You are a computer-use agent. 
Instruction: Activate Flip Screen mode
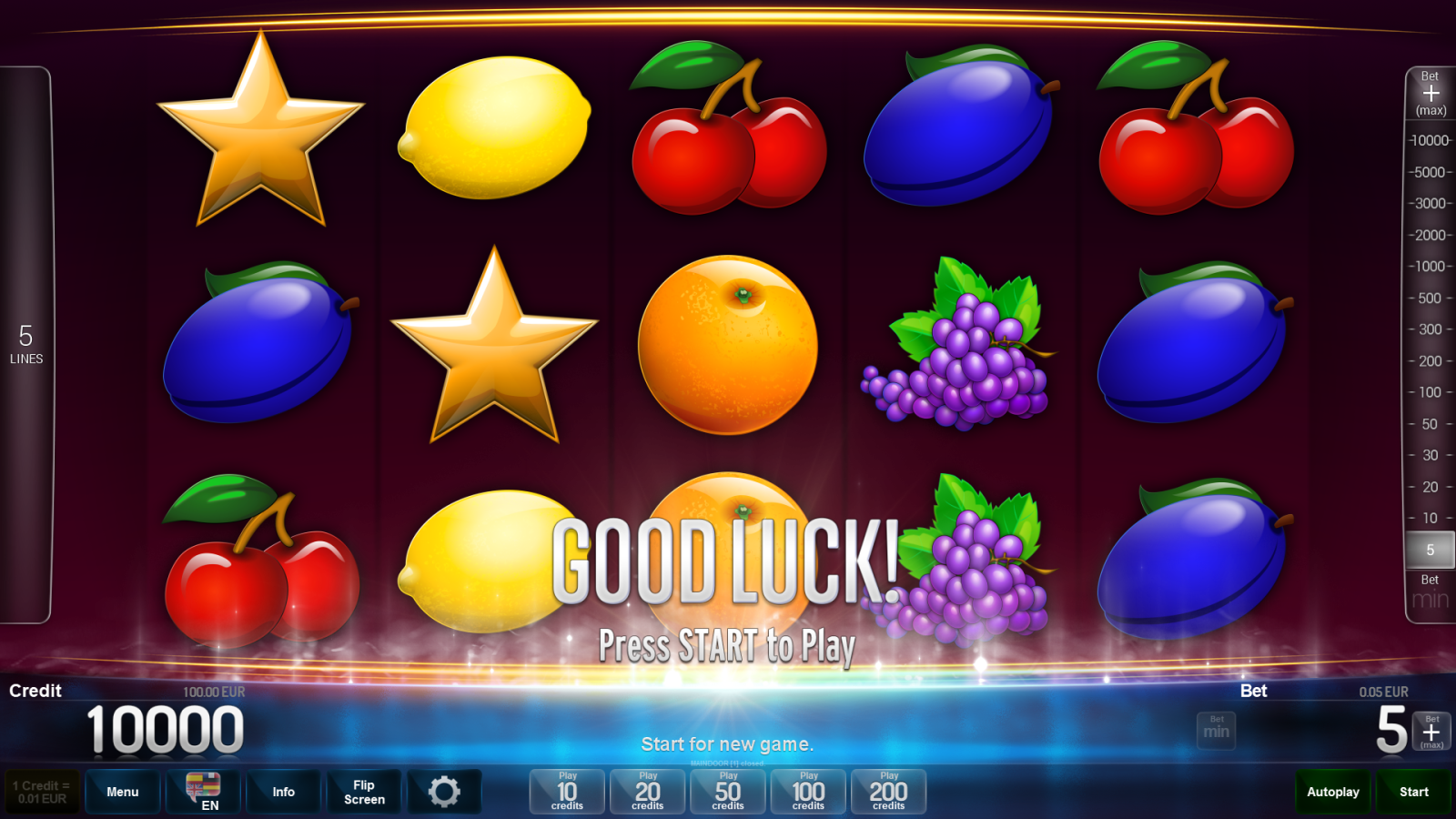pos(363,791)
